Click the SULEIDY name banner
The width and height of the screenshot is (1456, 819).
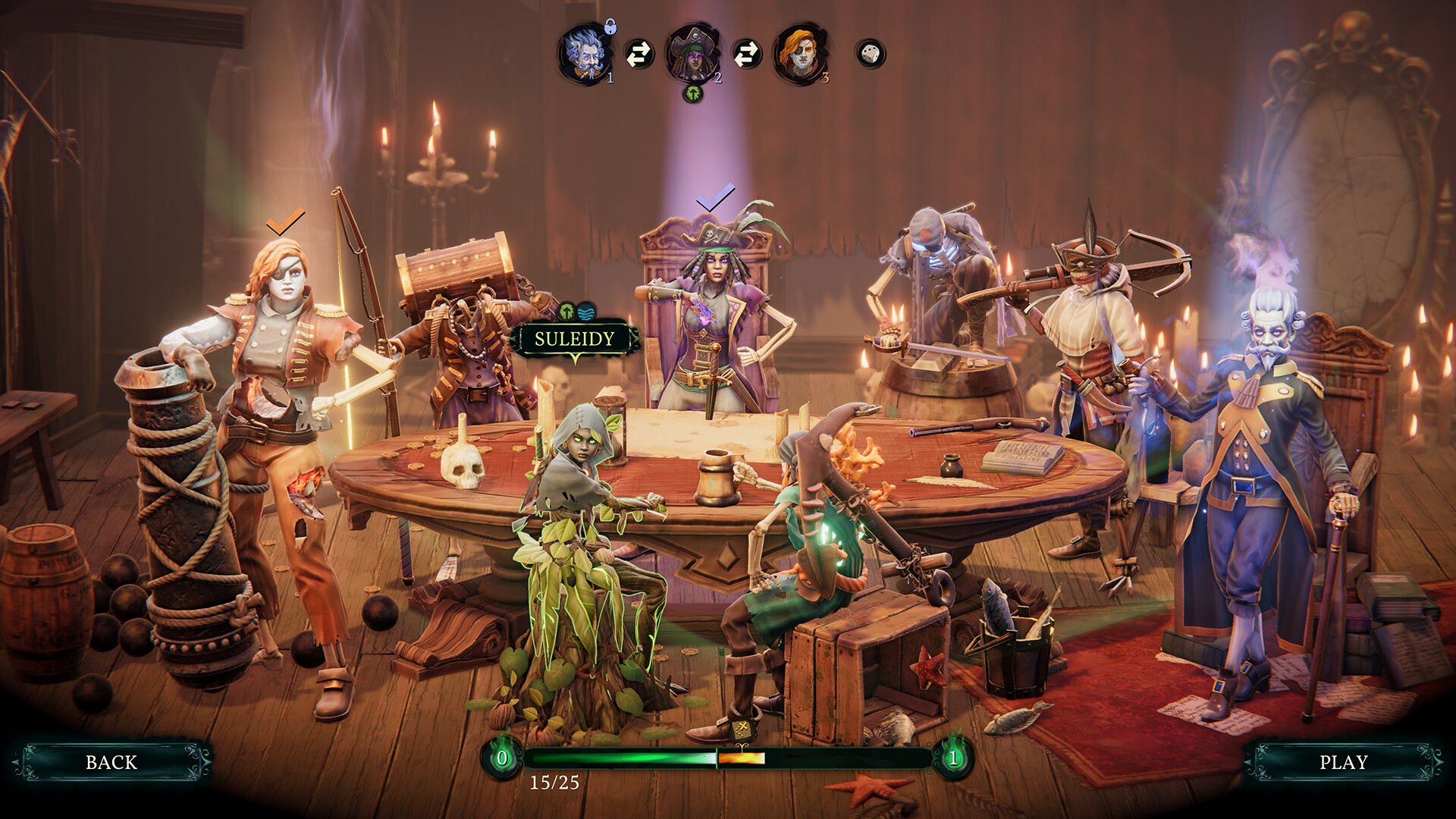click(575, 340)
